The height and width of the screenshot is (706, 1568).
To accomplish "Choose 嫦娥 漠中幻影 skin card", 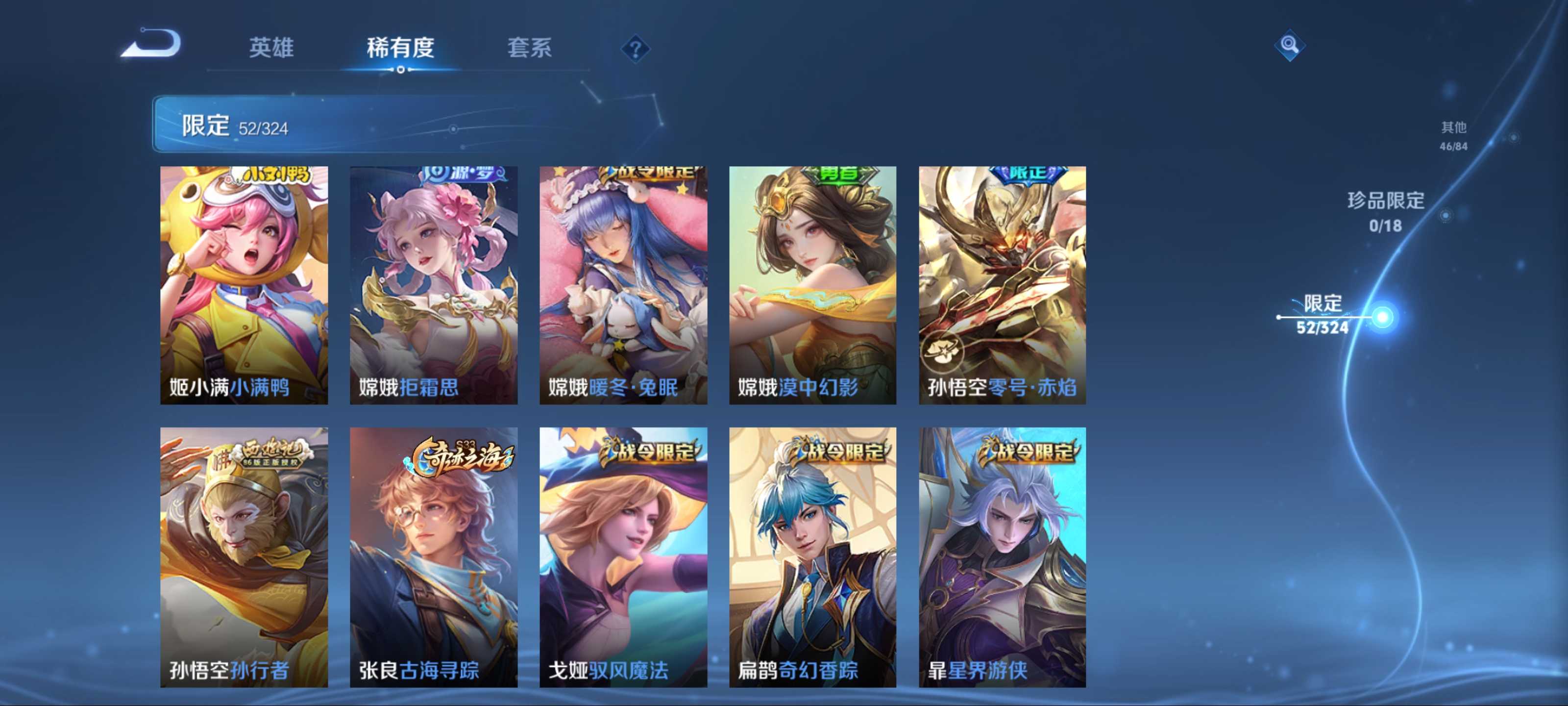I will pyautogui.click(x=812, y=284).
